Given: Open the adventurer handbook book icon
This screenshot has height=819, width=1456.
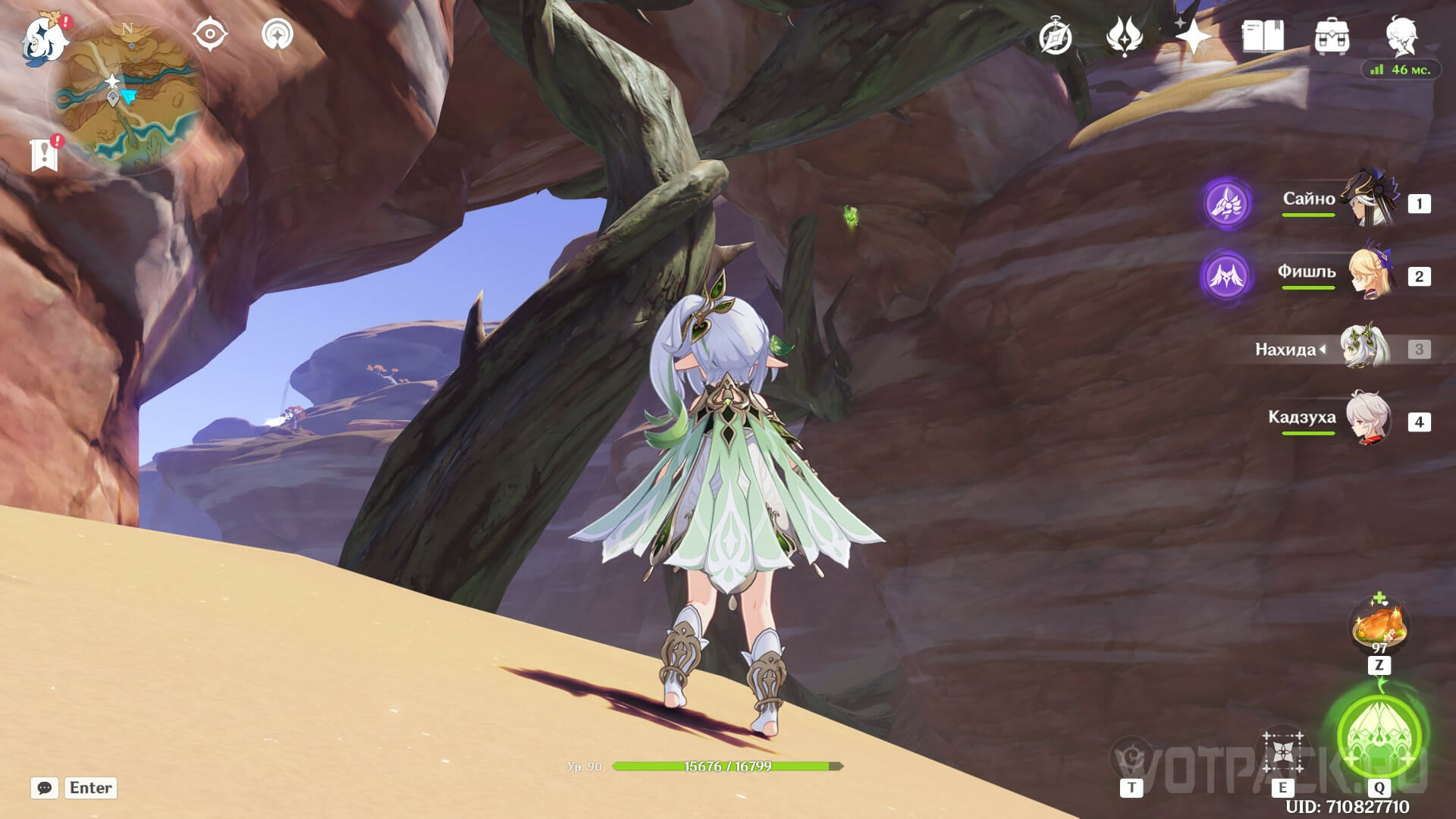Looking at the screenshot, I should 1262,36.
